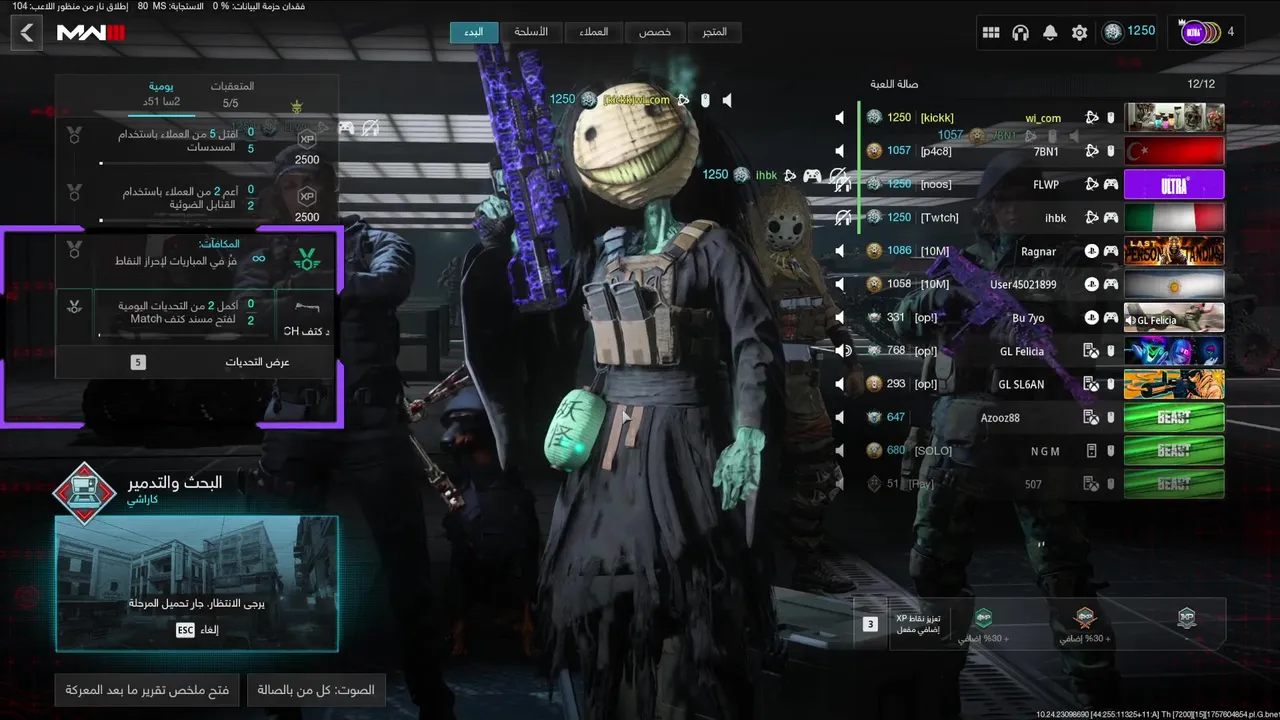The image size is (1280, 720).
Task: Select the العملاء tab
Action: (594, 32)
